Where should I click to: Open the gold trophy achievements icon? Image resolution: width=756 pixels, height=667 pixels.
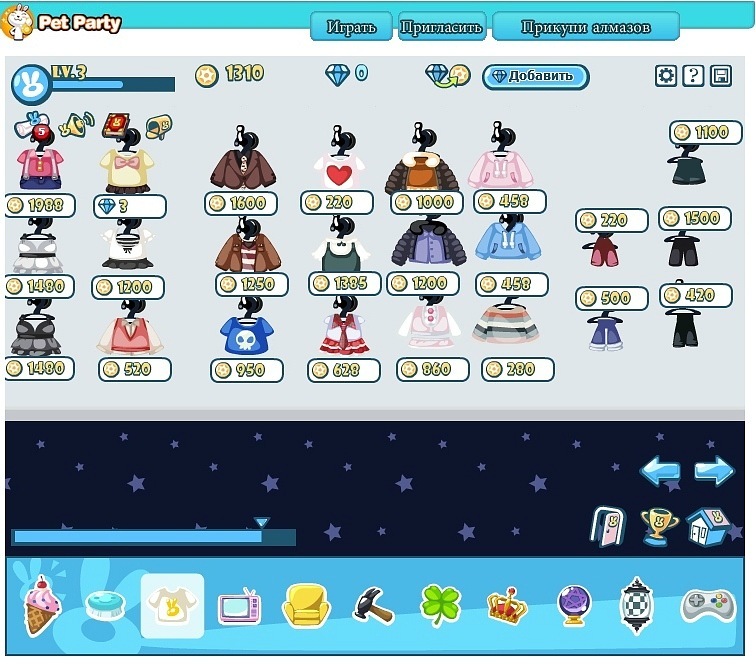[658, 526]
